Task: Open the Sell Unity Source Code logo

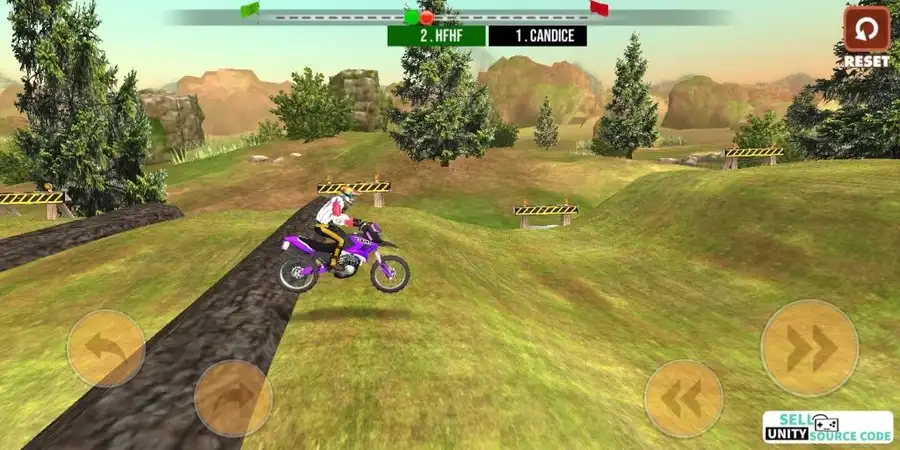Action: [827, 427]
